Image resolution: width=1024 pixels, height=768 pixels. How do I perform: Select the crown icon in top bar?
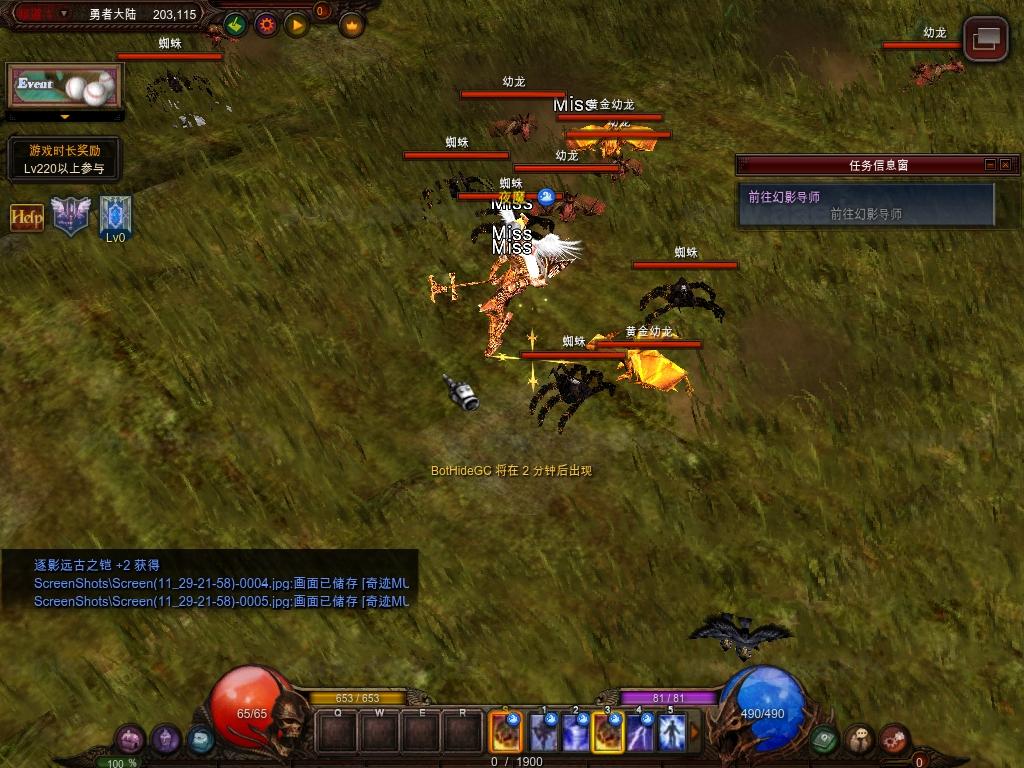(x=351, y=25)
